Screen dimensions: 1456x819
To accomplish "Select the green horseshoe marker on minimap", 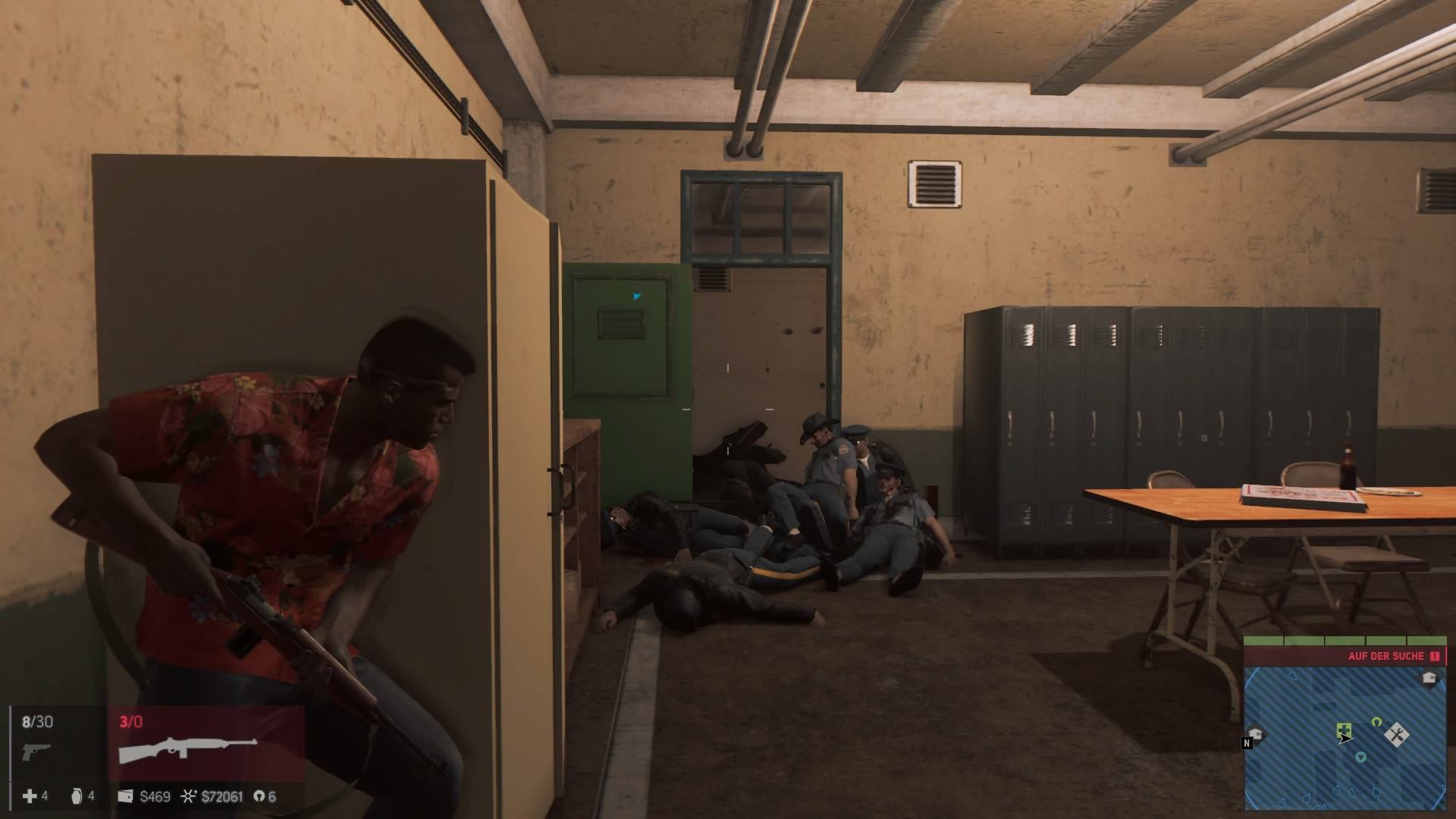I will coord(1376,722).
